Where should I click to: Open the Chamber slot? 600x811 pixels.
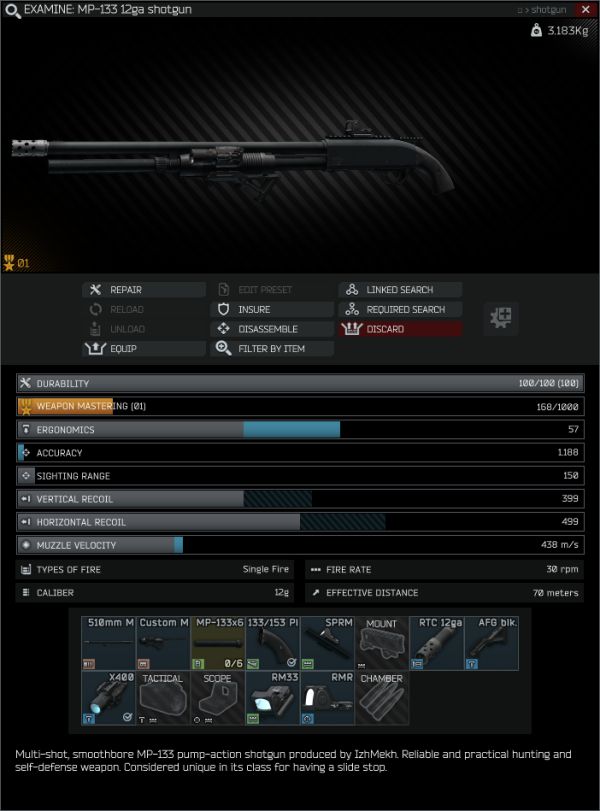click(382, 698)
